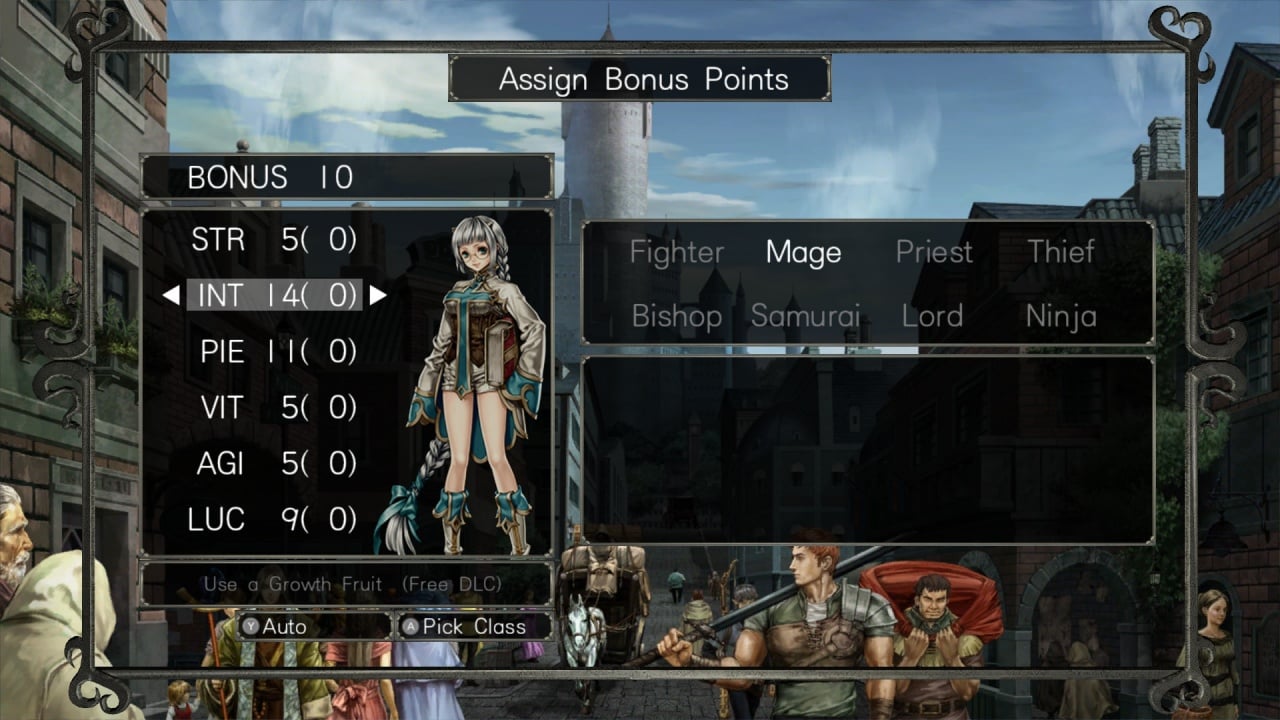Viewport: 1280px width, 720px height.
Task: Highlight the AGI stat row
Action: (273, 464)
